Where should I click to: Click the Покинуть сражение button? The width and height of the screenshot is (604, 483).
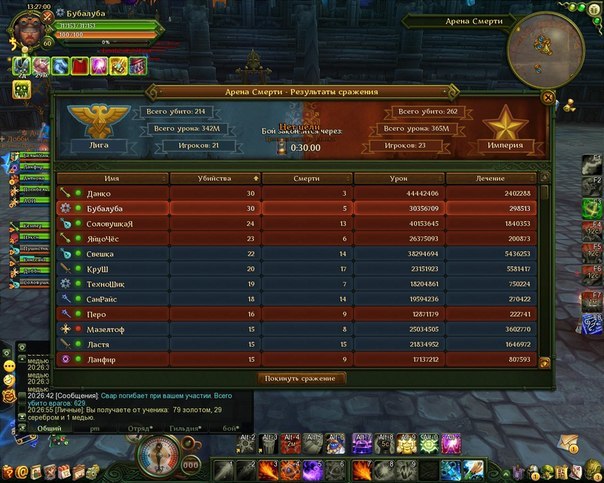(302, 378)
